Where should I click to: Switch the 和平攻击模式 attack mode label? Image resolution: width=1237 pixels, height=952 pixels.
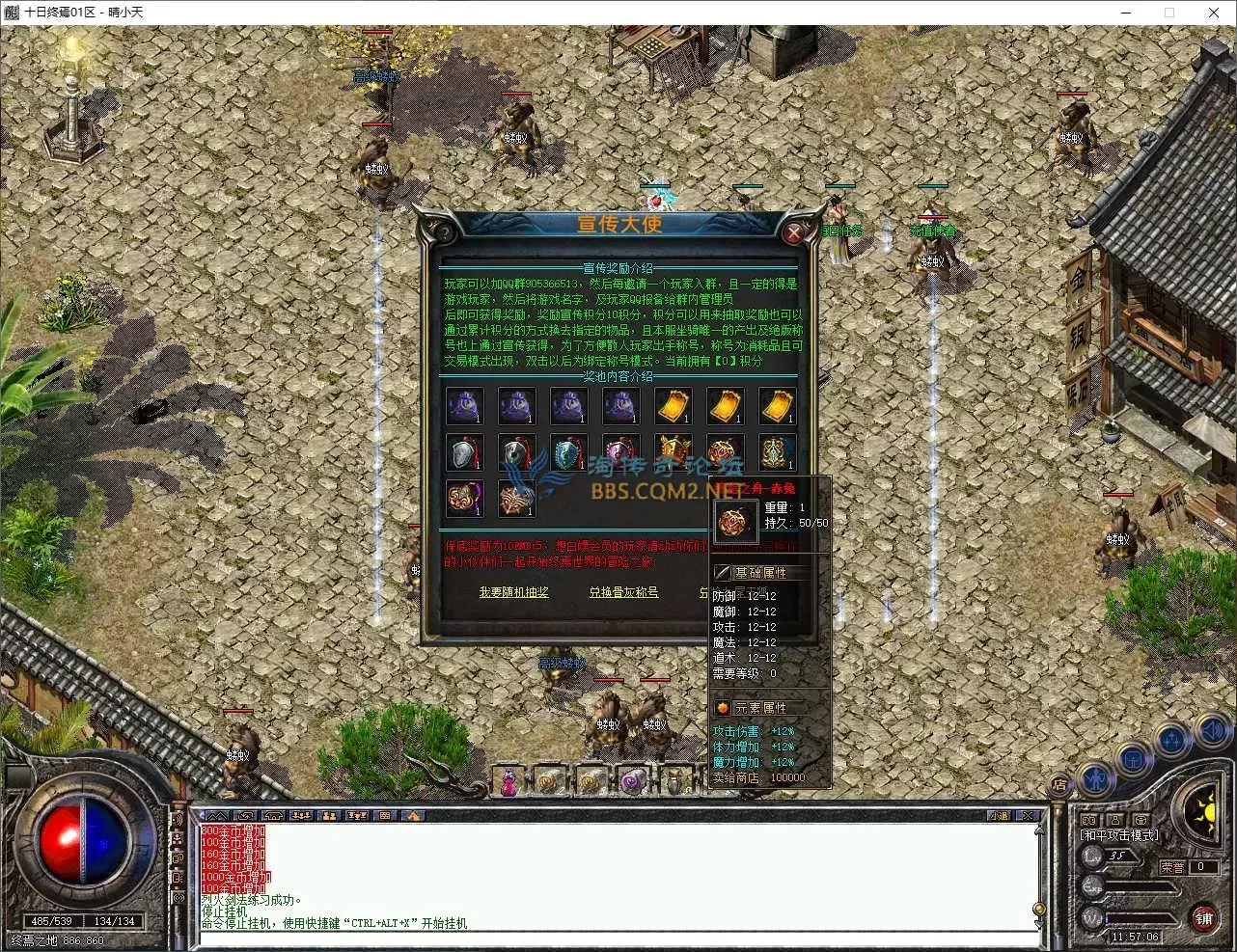[x=1119, y=835]
